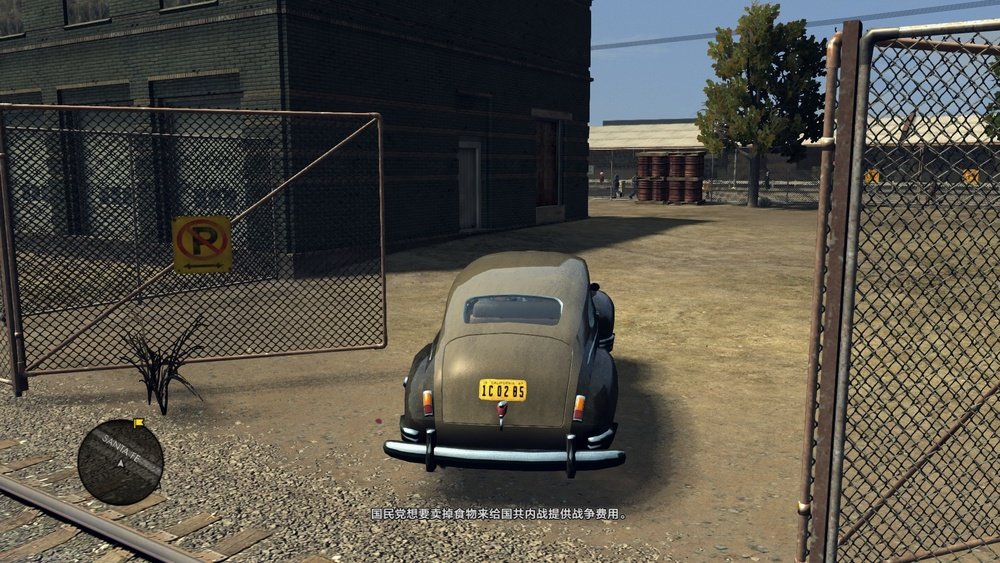Select the yellow flag marker on the minimap

click(138, 423)
